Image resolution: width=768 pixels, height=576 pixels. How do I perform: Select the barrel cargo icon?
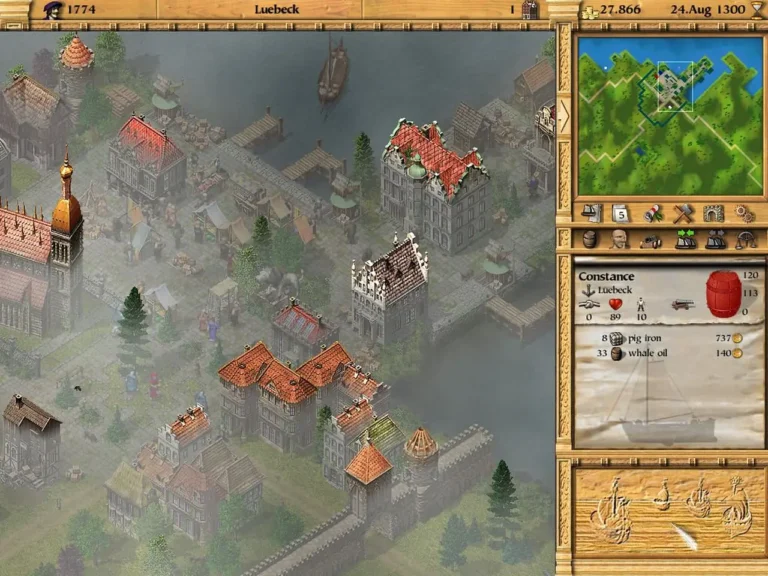(589, 240)
